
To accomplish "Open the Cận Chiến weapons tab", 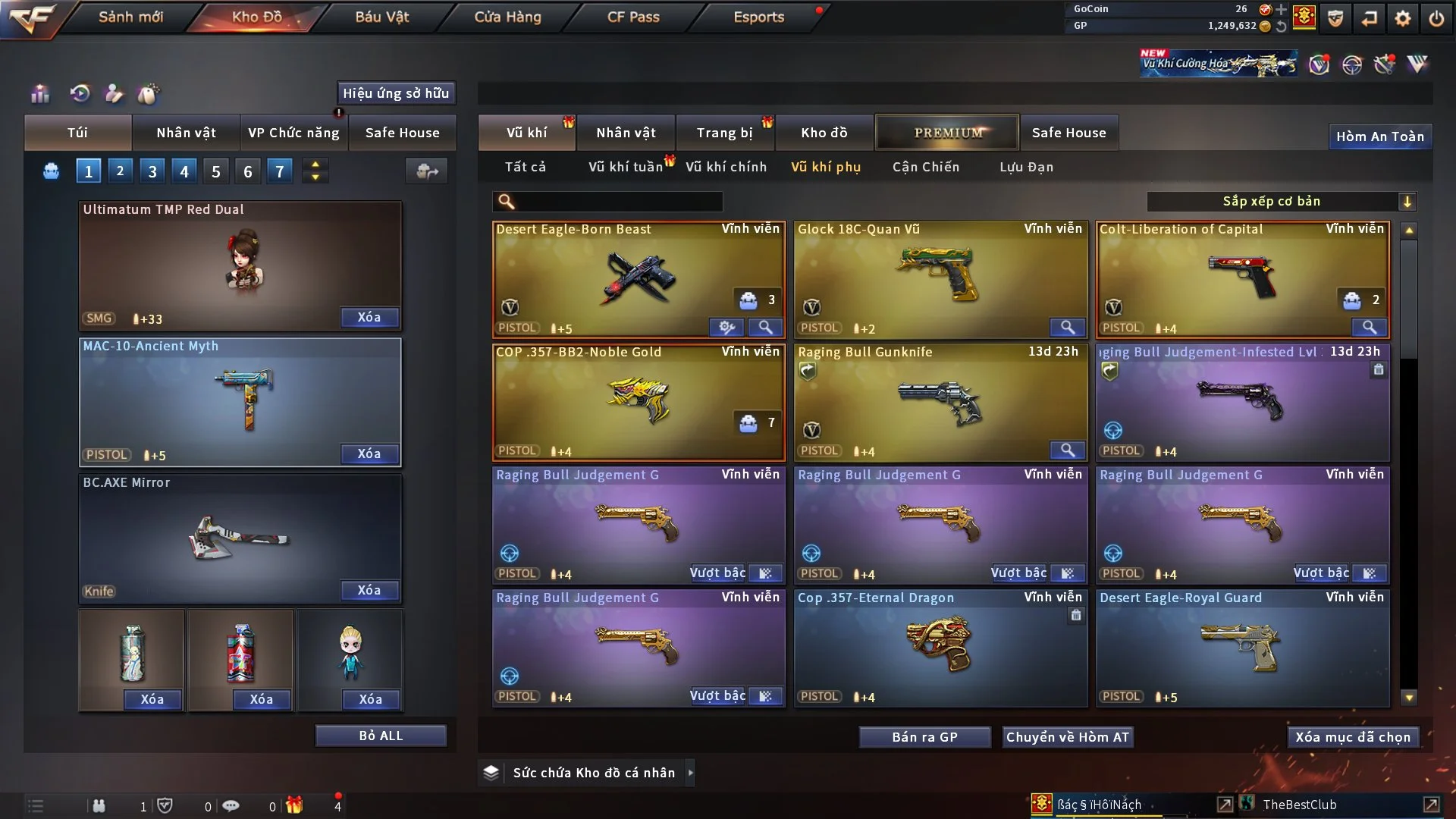I will click(925, 167).
